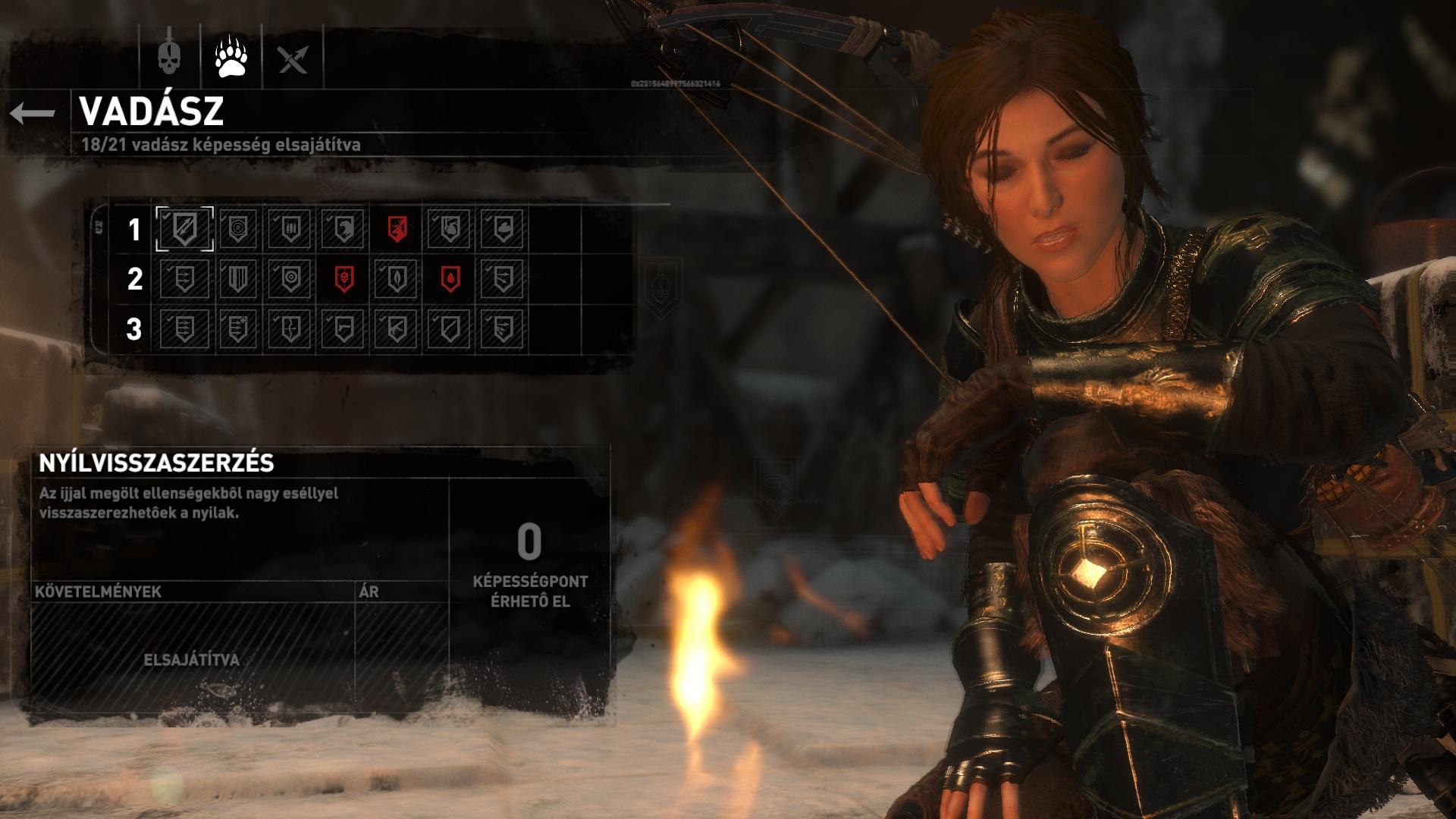The width and height of the screenshot is (1456, 819).
Task: Choose the three bullets skill icon
Action: (290, 228)
